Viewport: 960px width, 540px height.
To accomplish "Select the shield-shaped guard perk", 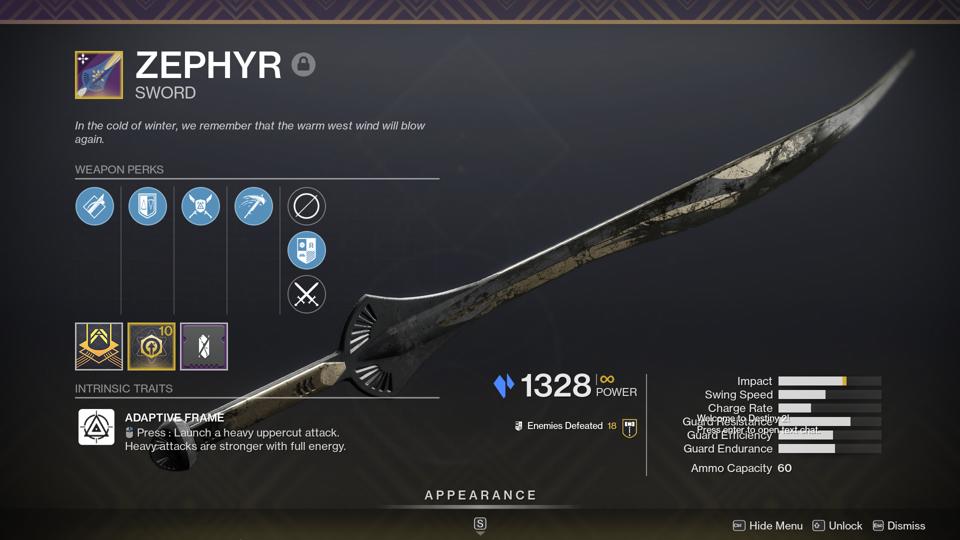I will [148, 207].
